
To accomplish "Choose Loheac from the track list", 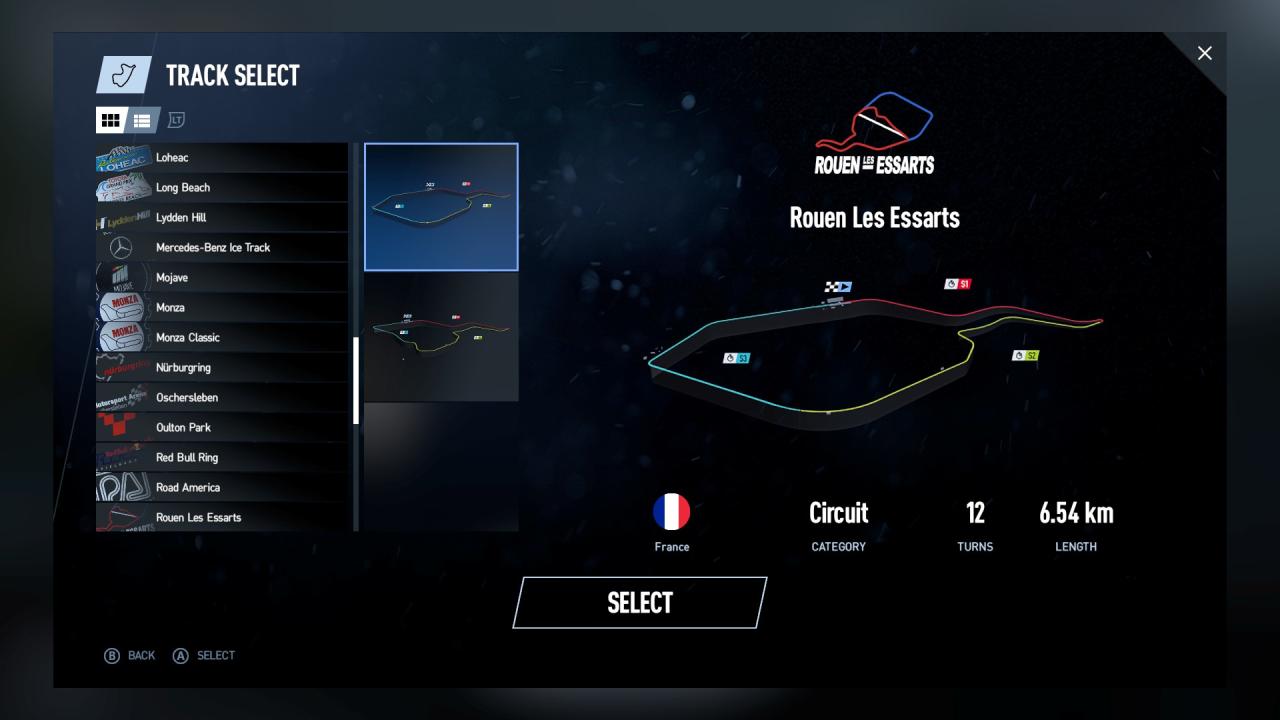I will coord(222,157).
